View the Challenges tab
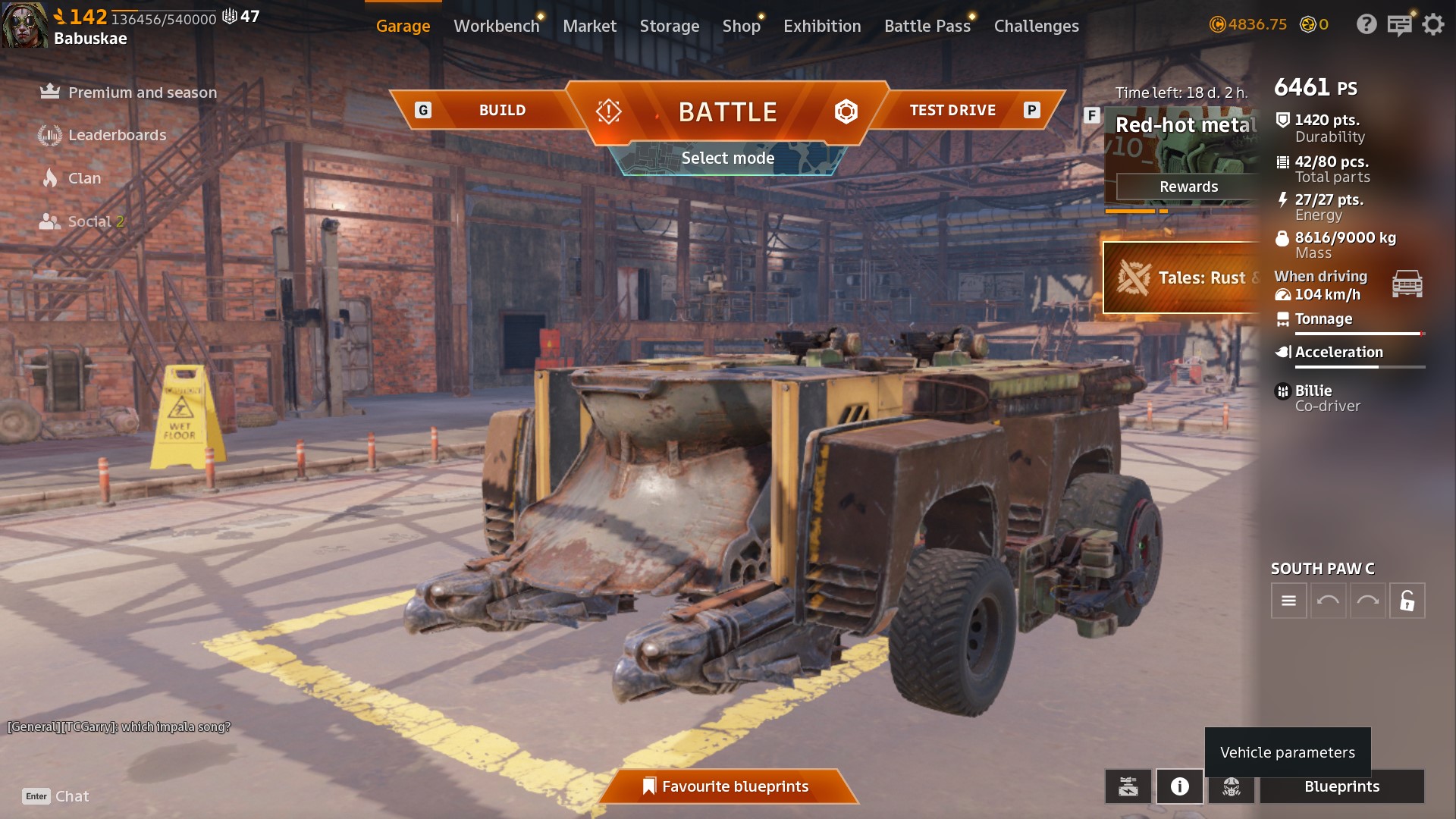This screenshot has height=819, width=1456. click(x=1036, y=26)
